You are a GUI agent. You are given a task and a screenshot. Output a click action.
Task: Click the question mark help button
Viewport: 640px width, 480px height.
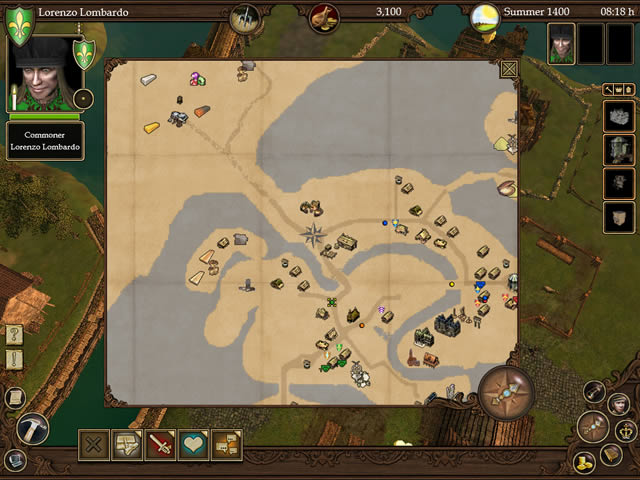(x=15, y=335)
